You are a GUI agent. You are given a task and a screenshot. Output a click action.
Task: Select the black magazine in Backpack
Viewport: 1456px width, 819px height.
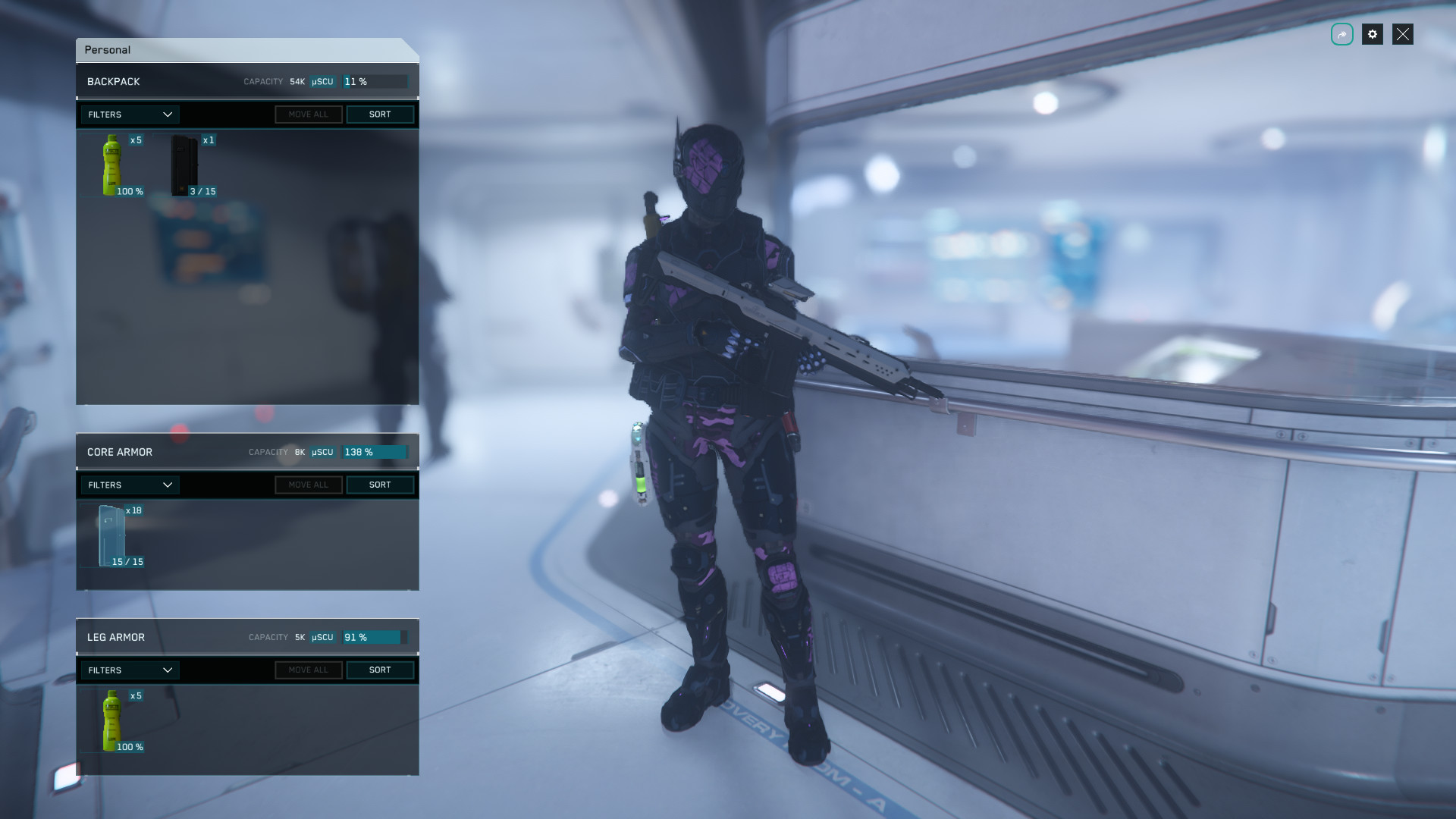coord(186,165)
